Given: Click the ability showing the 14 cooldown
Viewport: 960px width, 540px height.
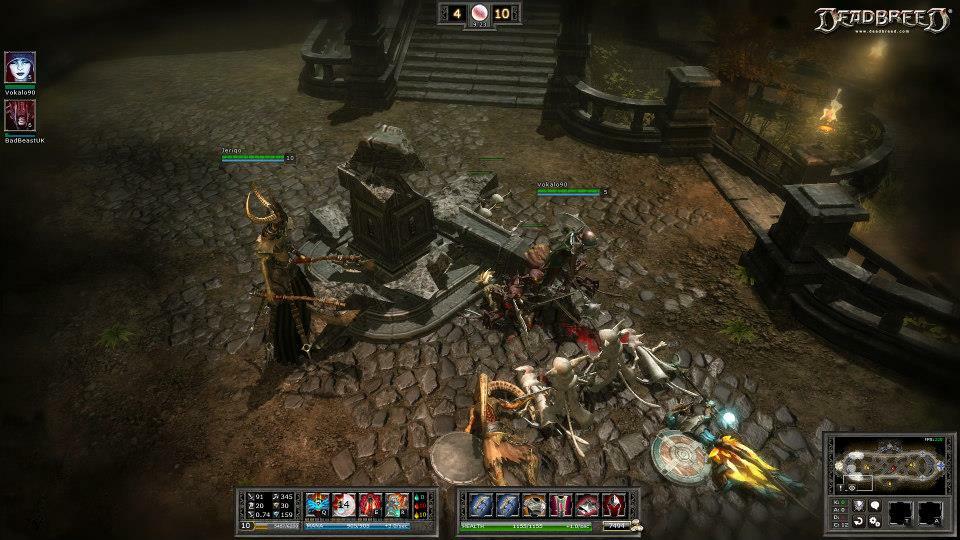Looking at the screenshot, I should pyautogui.click(x=344, y=505).
